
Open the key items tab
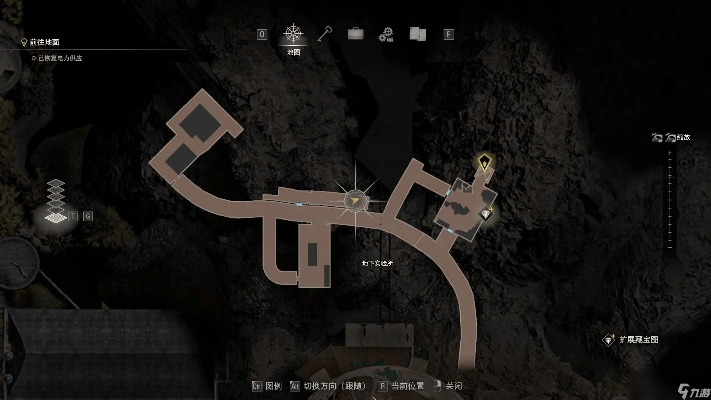[x=325, y=34]
